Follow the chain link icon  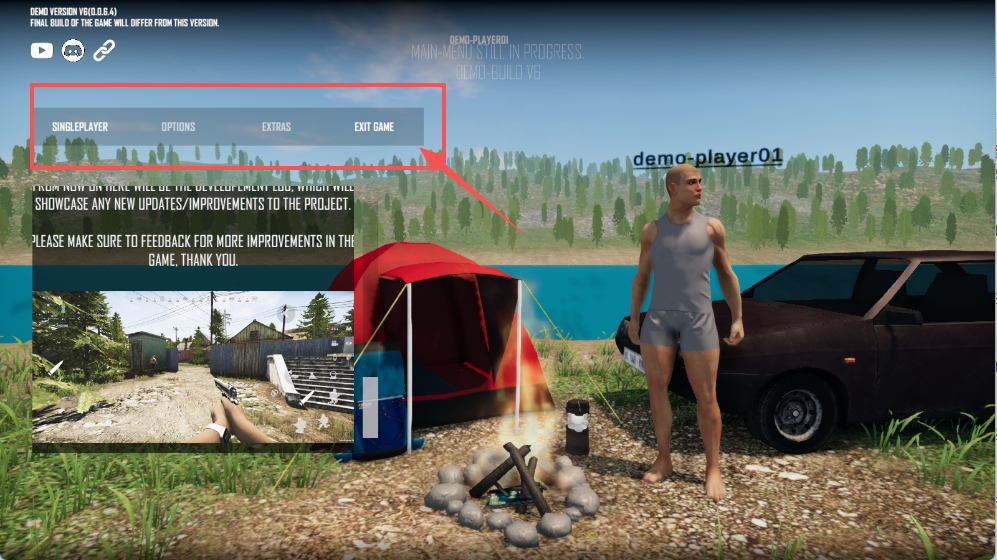click(104, 50)
